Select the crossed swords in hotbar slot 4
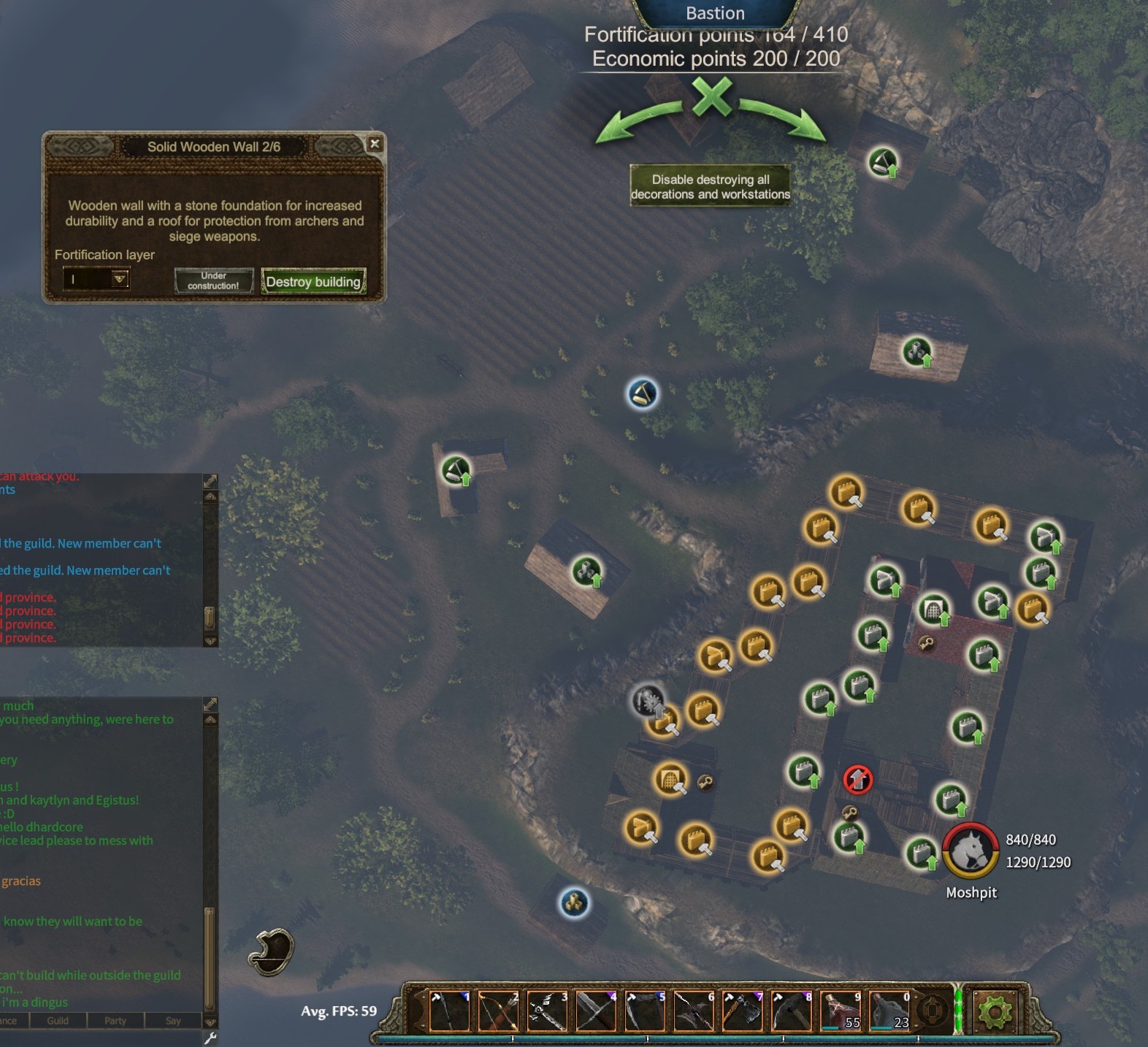The height and width of the screenshot is (1047, 1148). click(x=597, y=1011)
